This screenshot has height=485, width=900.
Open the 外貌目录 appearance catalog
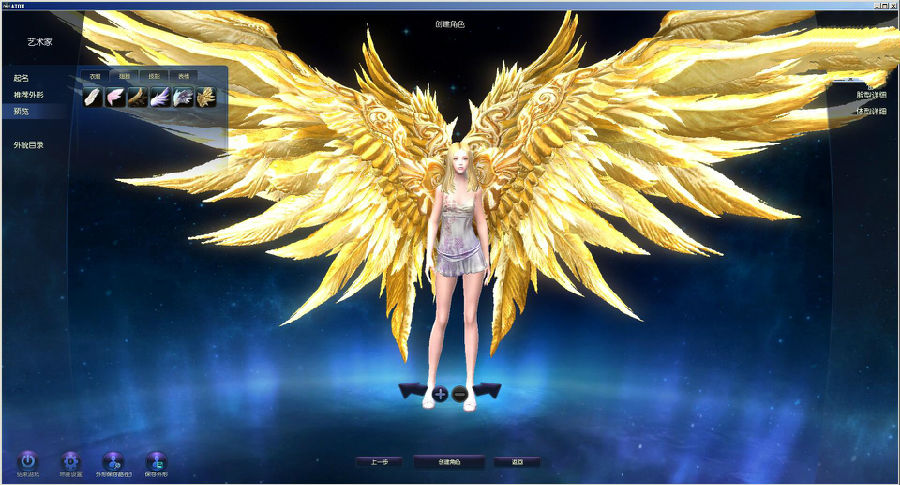pos(29,145)
